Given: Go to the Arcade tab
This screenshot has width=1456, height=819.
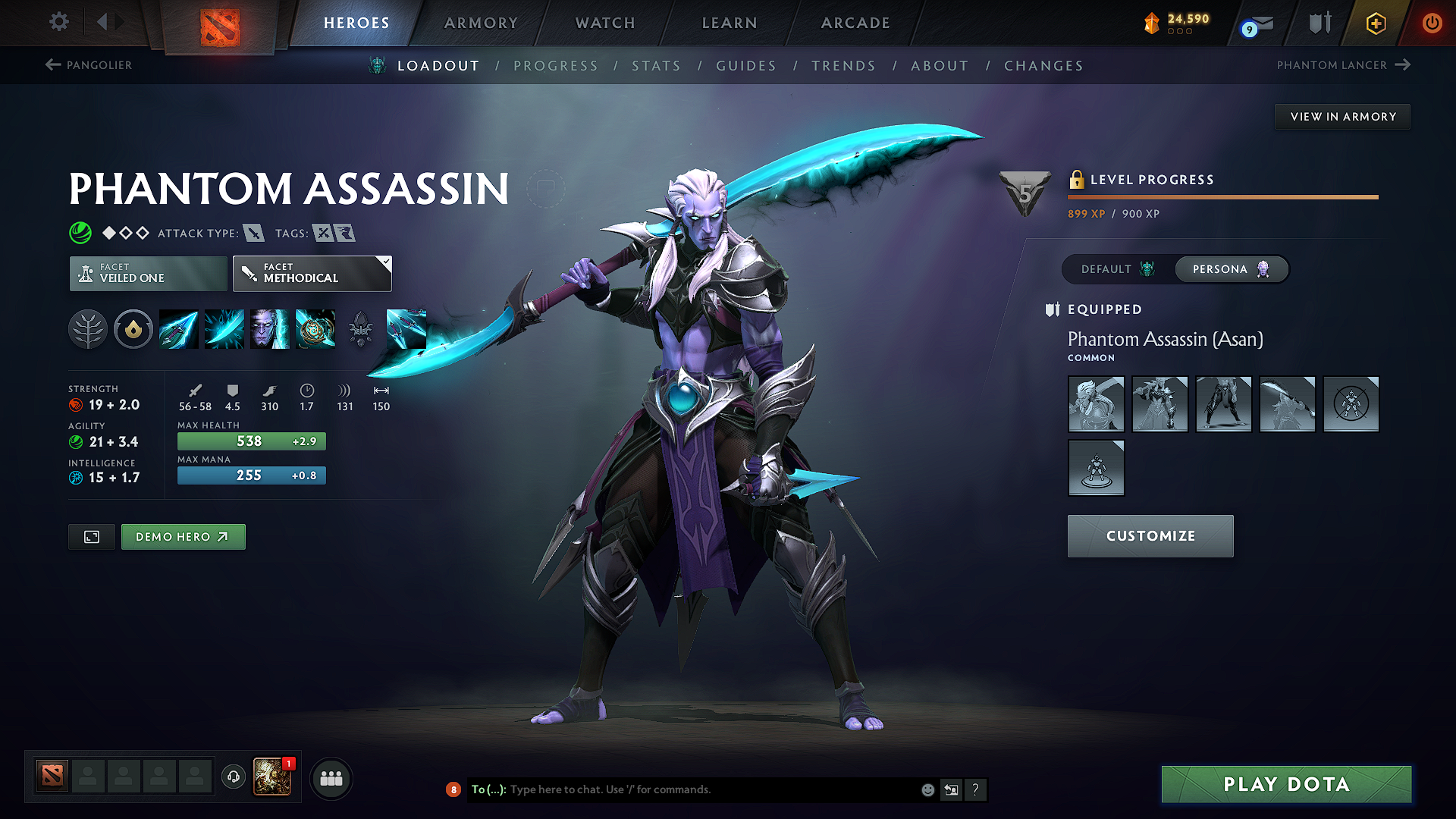Looking at the screenshot, I should [x=855, y=23].
